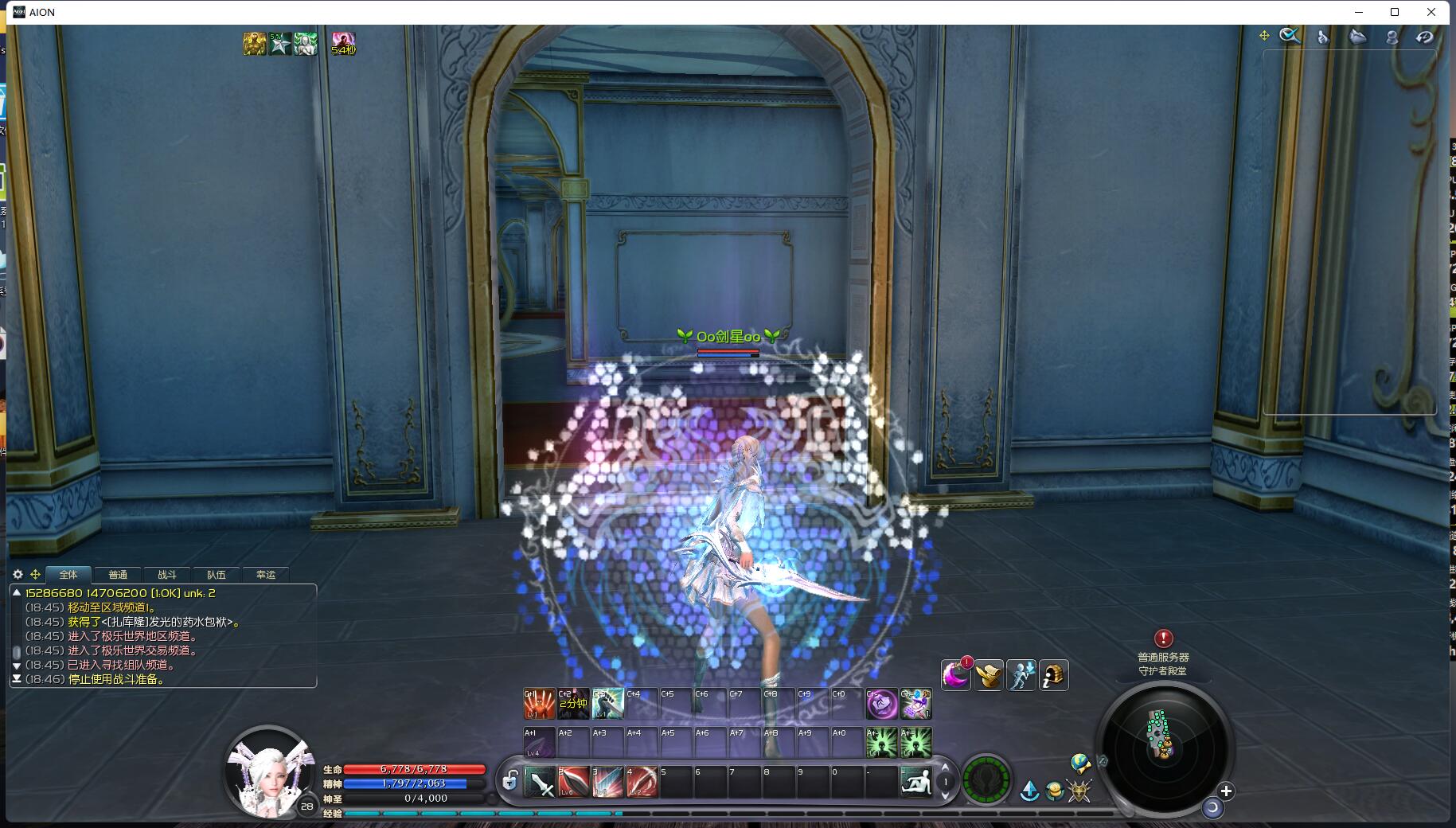Activate the fiery hand skill in slot C+1
The height and width of the screenshot is (828, 1456).
pos(539,704)
